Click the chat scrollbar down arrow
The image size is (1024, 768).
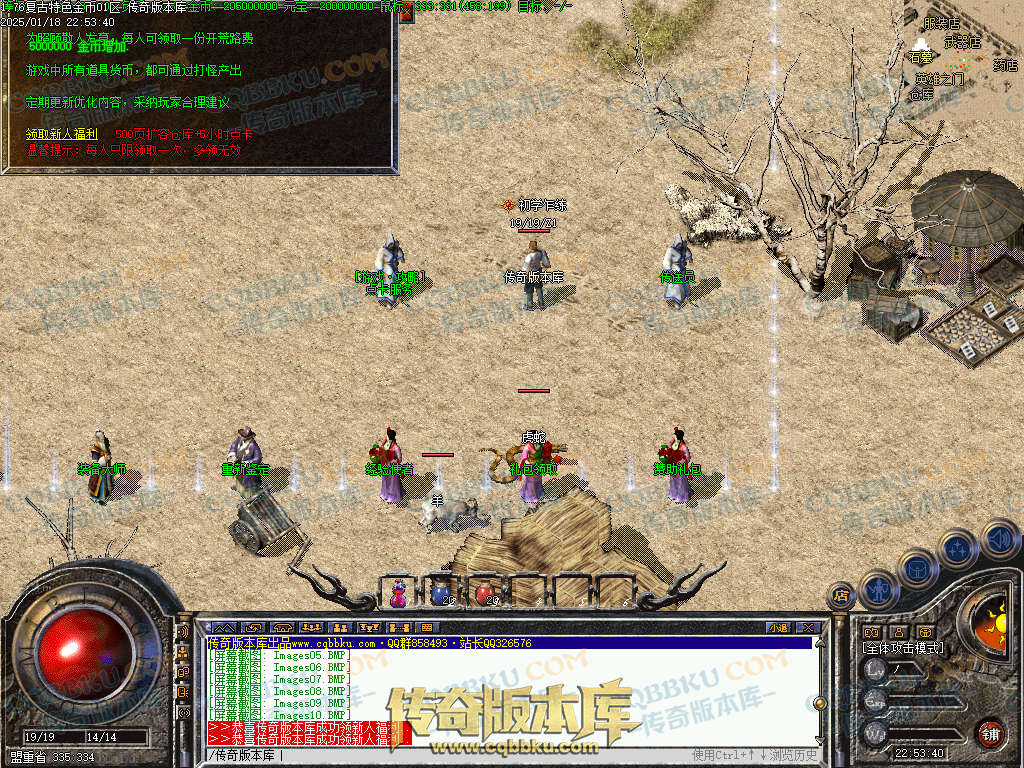point(820,740)
